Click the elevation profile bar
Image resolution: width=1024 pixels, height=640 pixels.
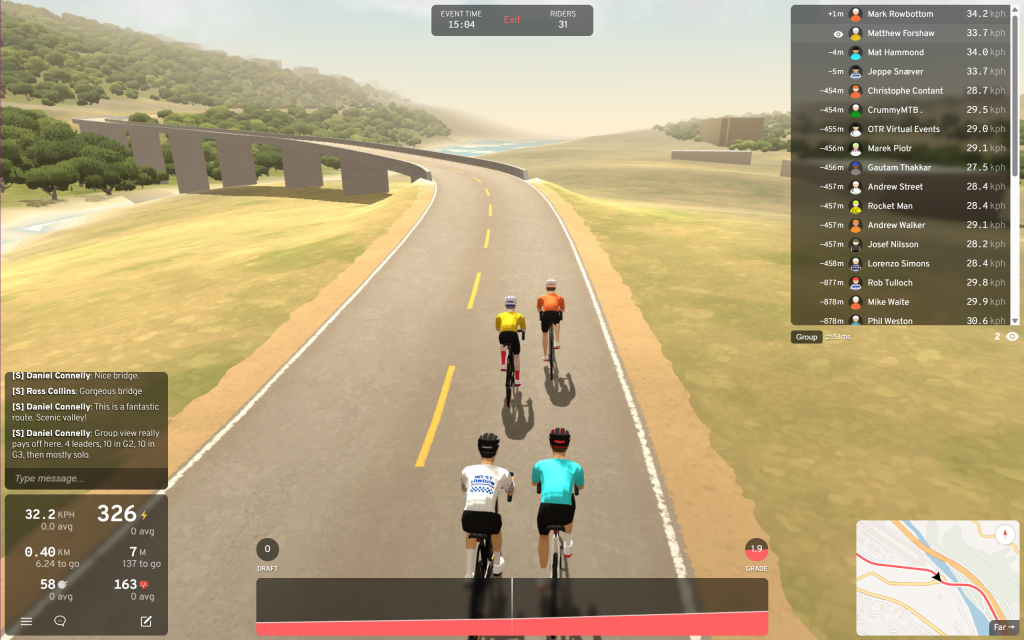(512, 606)
